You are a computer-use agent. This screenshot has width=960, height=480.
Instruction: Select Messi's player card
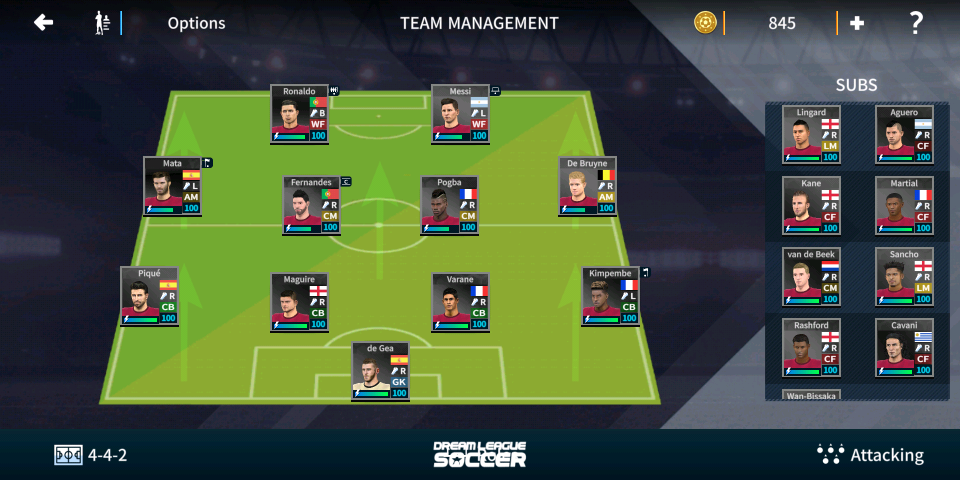pos(460,114)
